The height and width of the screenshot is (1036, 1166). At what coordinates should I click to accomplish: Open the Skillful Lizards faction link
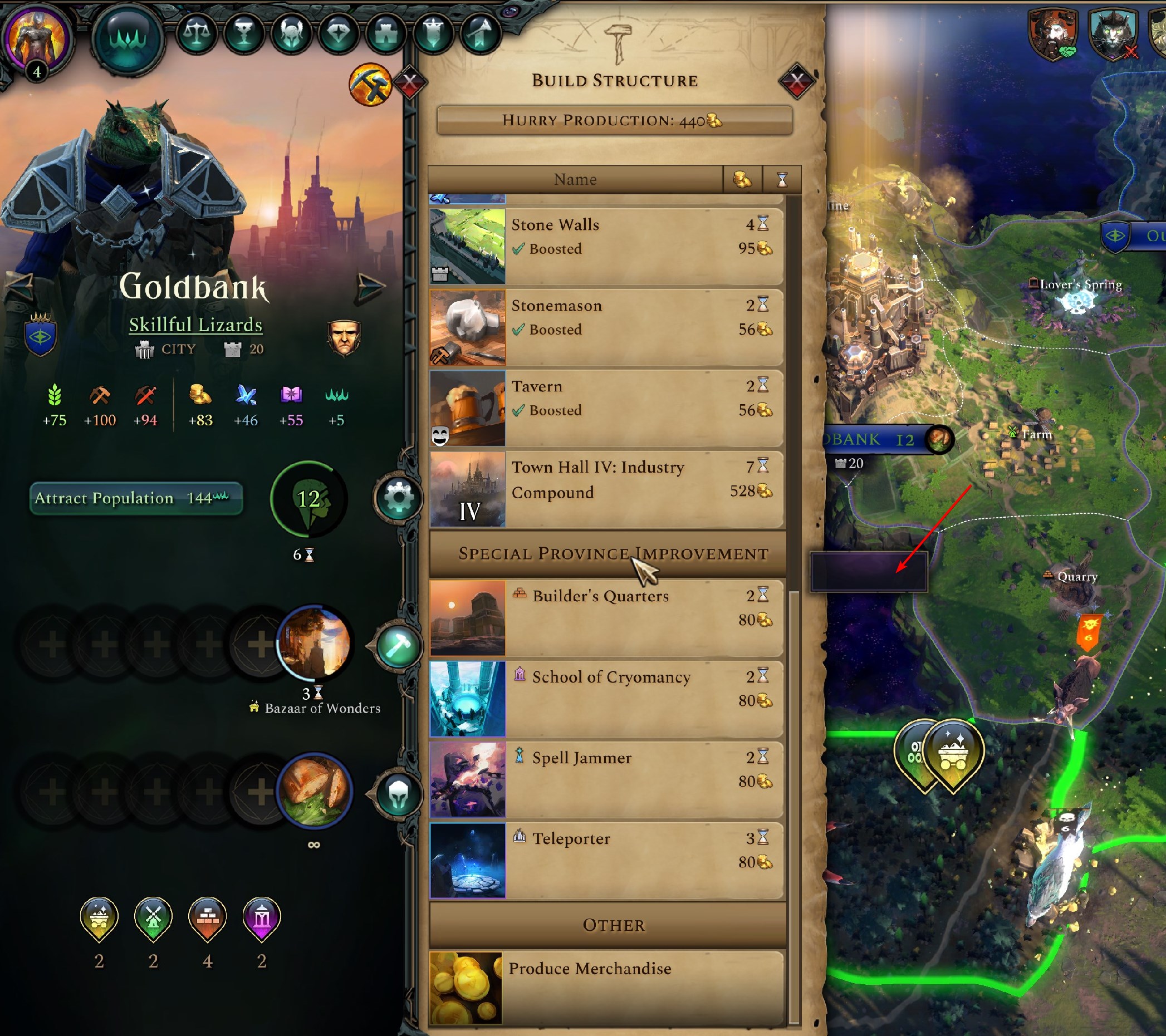click(x=195, y=325)
